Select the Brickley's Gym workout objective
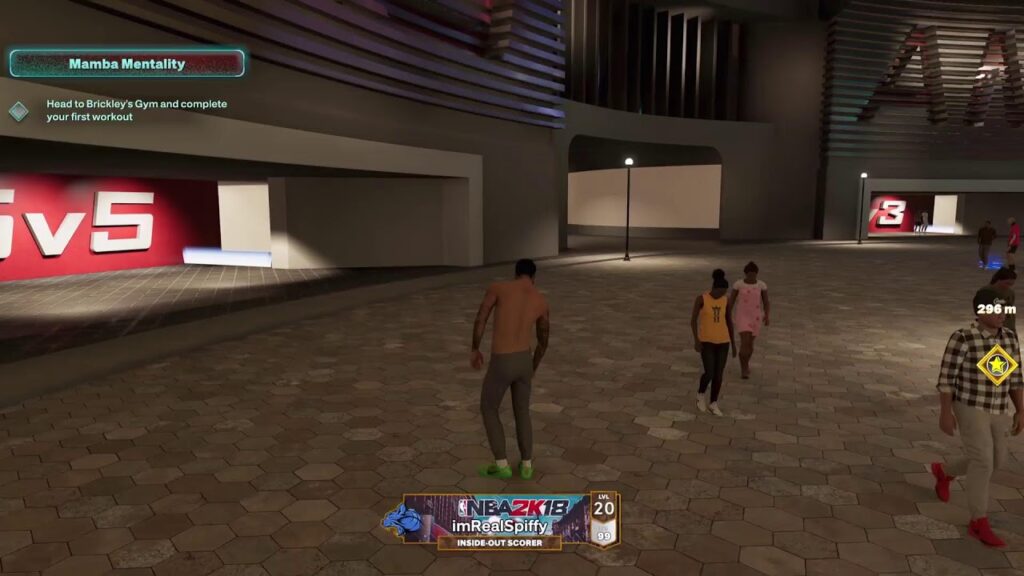The image size is (1024, 576). (x=136, y=110)
